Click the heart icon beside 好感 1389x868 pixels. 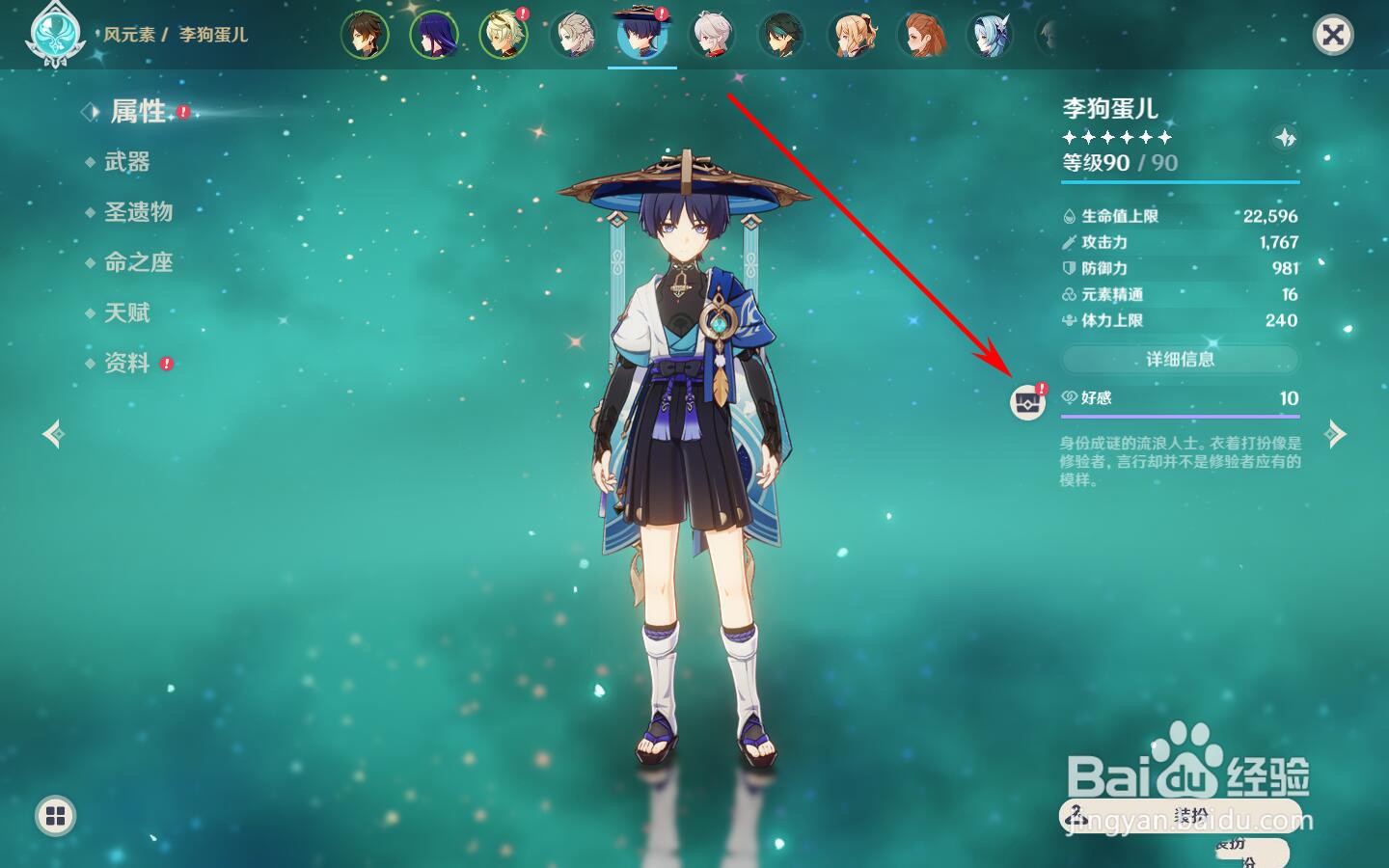1067,398
